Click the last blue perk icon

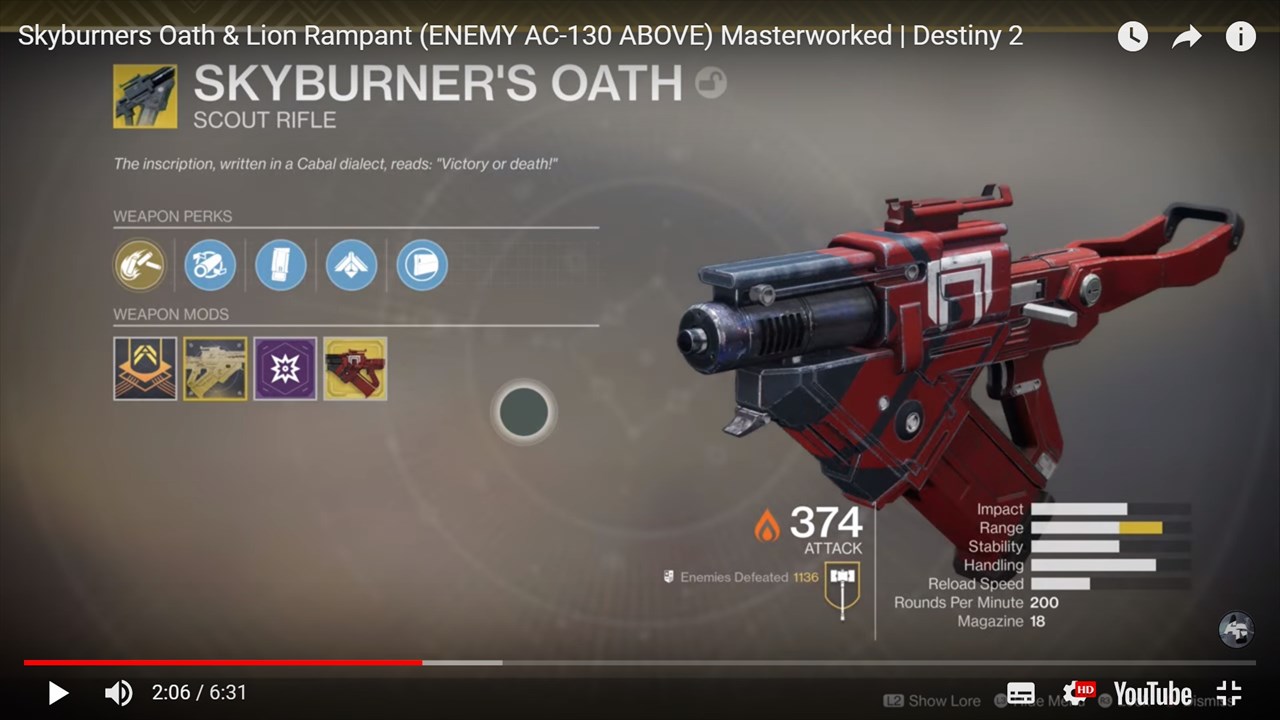[x=421, y=265]
